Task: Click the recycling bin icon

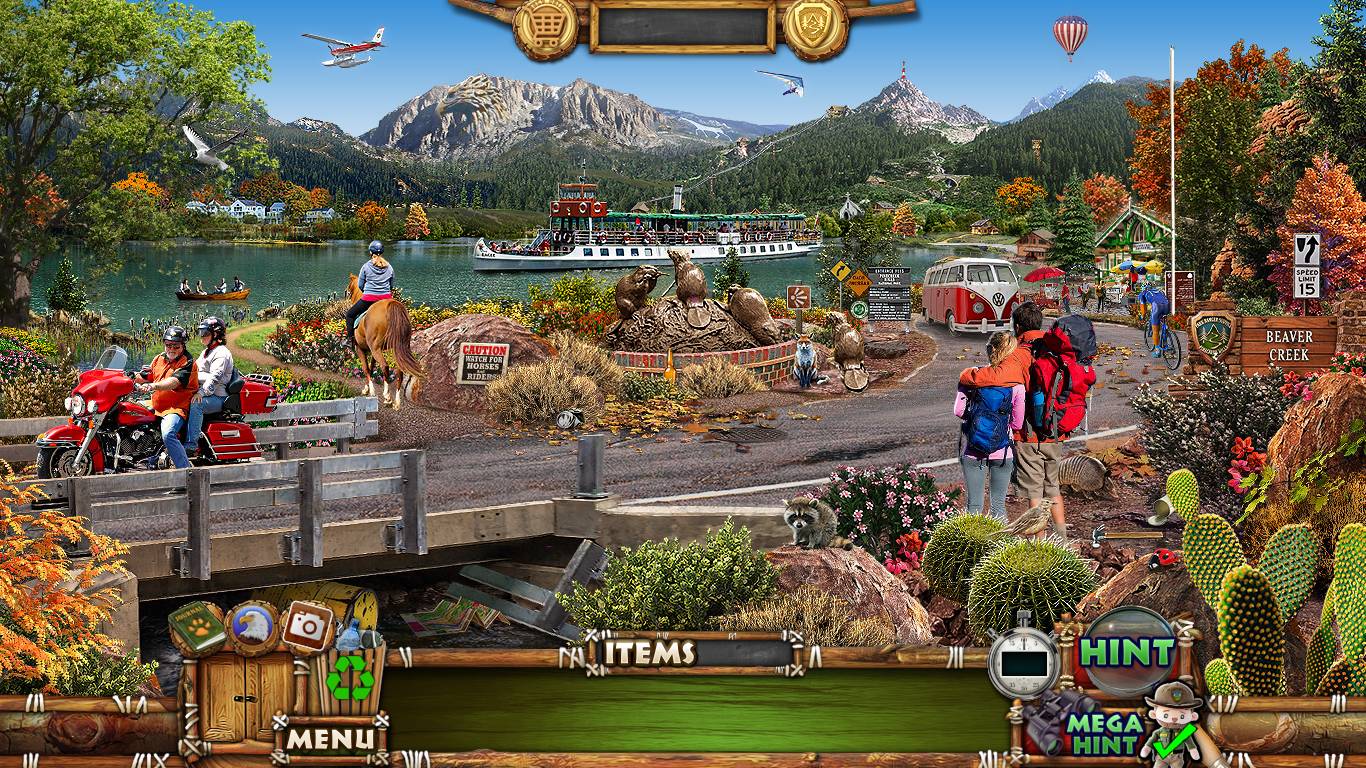Action: tap(350, 676)
